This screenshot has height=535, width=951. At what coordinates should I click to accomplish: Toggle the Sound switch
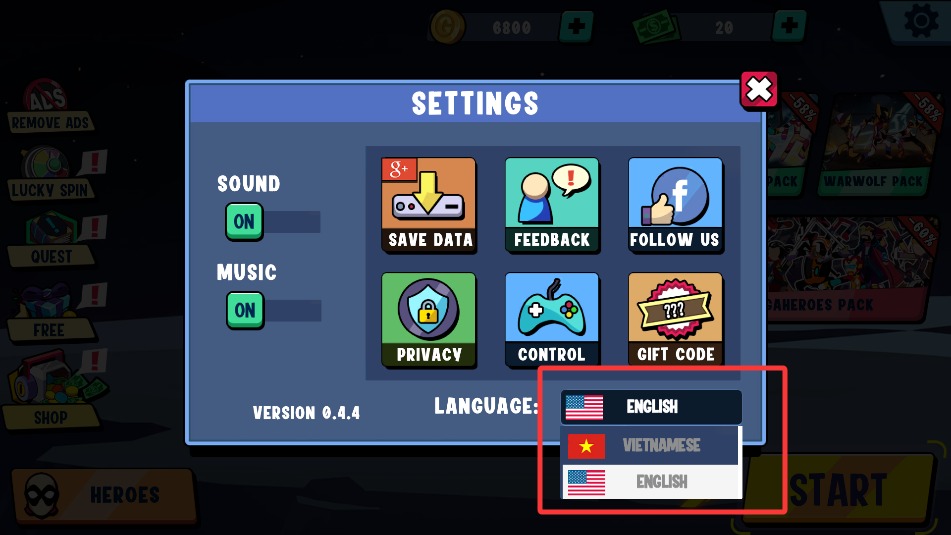(245, 221)
